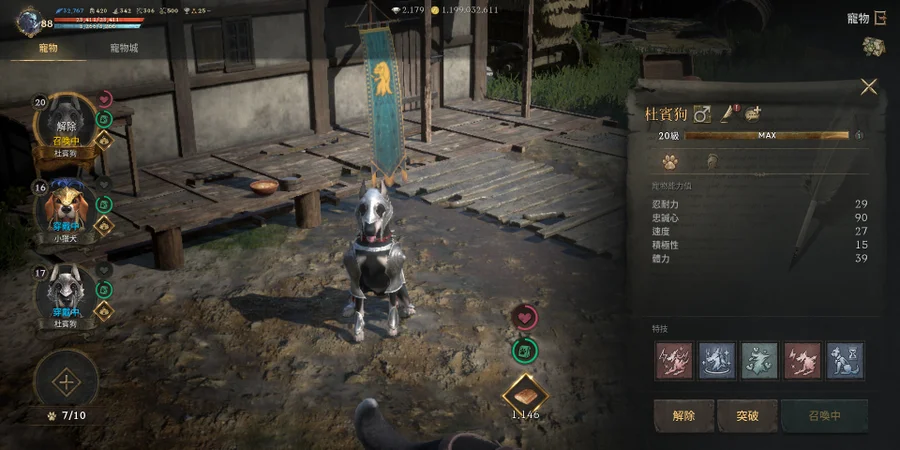Switch to the helmet equipment tab
The height and width of the screenshot is (450, 900).
click(x=712, y=160)
